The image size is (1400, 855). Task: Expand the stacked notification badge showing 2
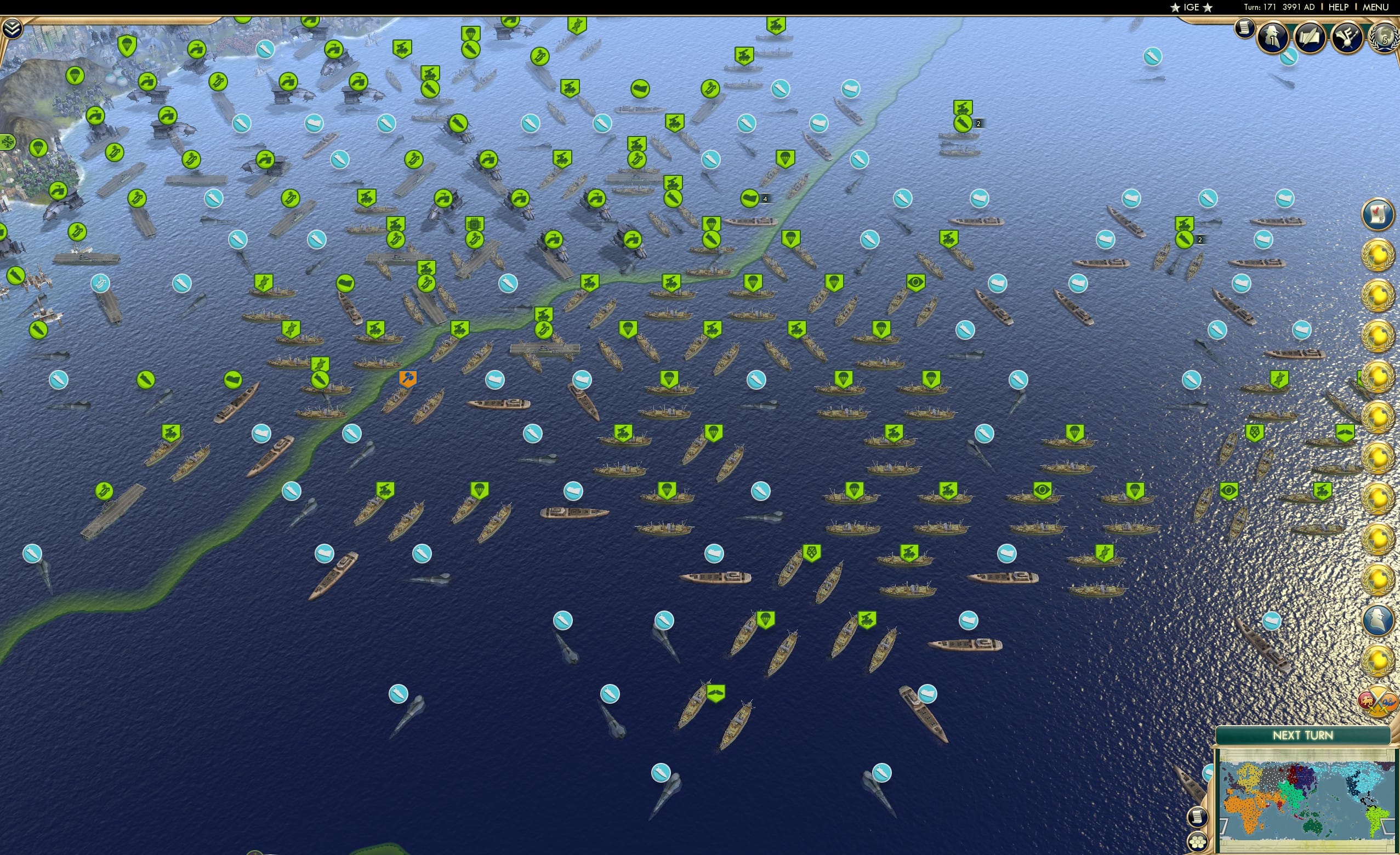(978, 123)
